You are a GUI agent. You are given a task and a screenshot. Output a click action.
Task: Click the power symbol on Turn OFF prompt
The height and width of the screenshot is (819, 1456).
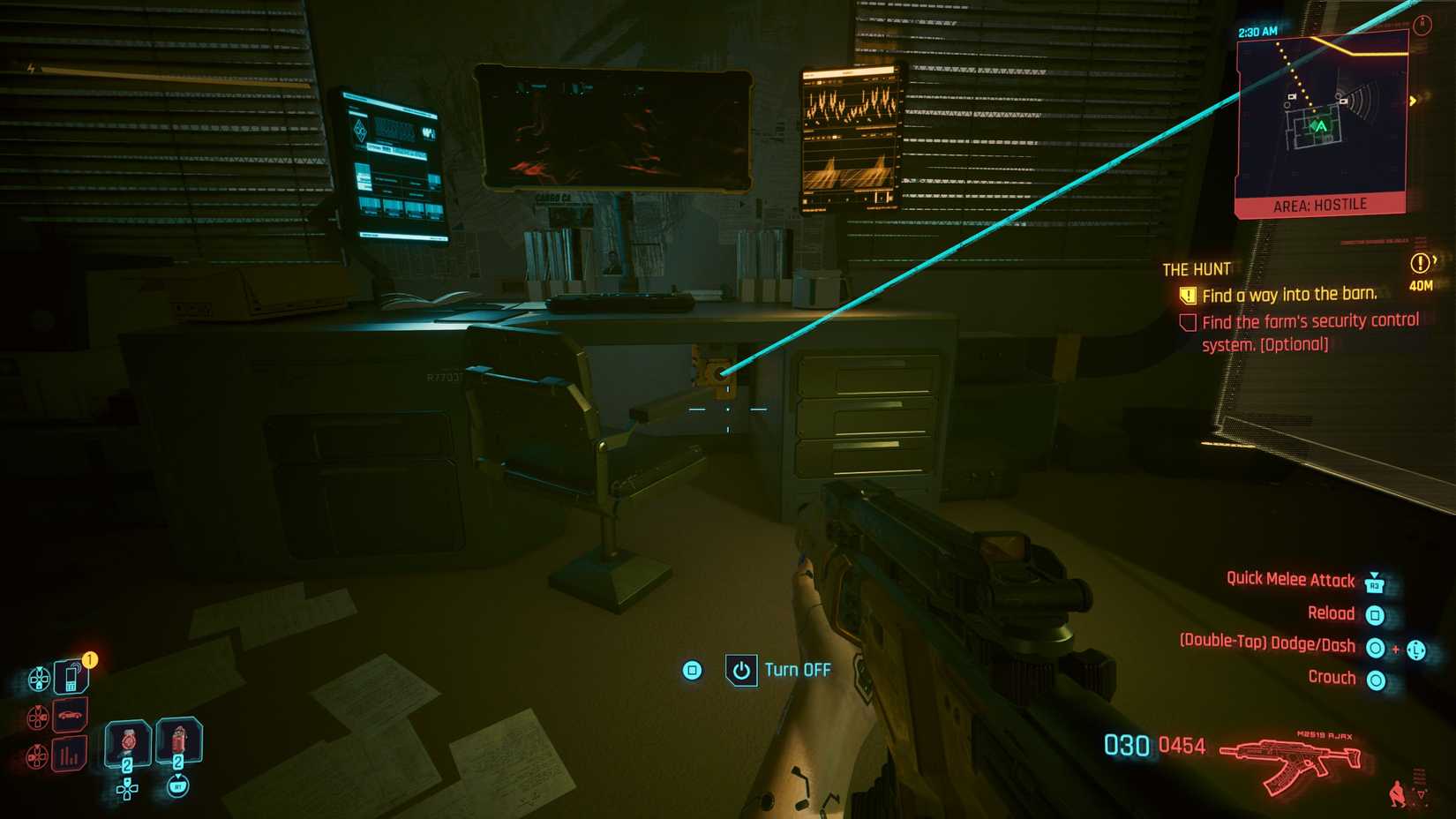(x=741, y=670)
